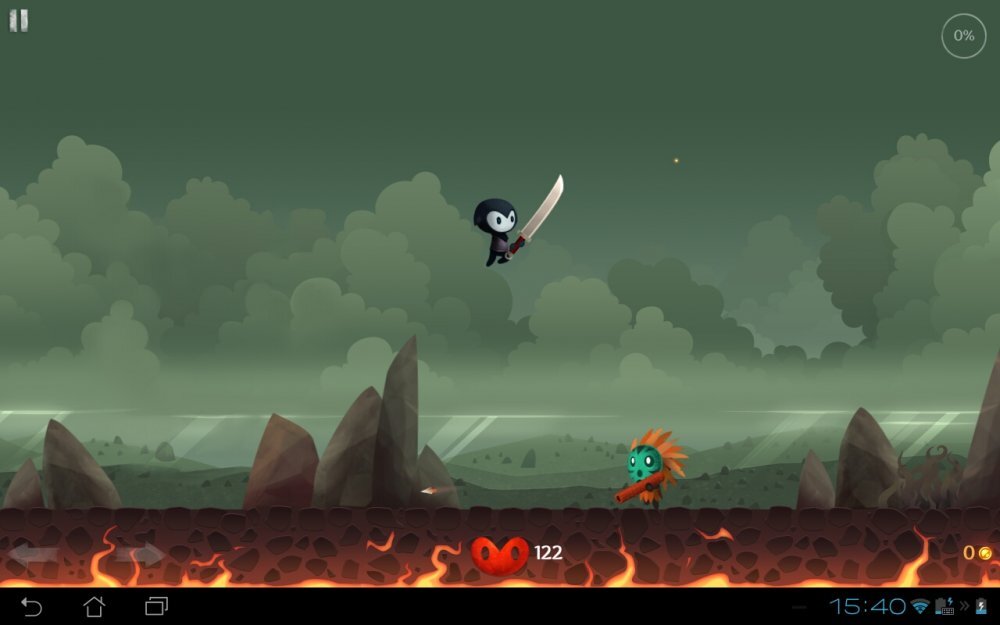The height and width of the screenshot is (625, 1000).
Task: Pause the game with the pause button
Action: 19,21
